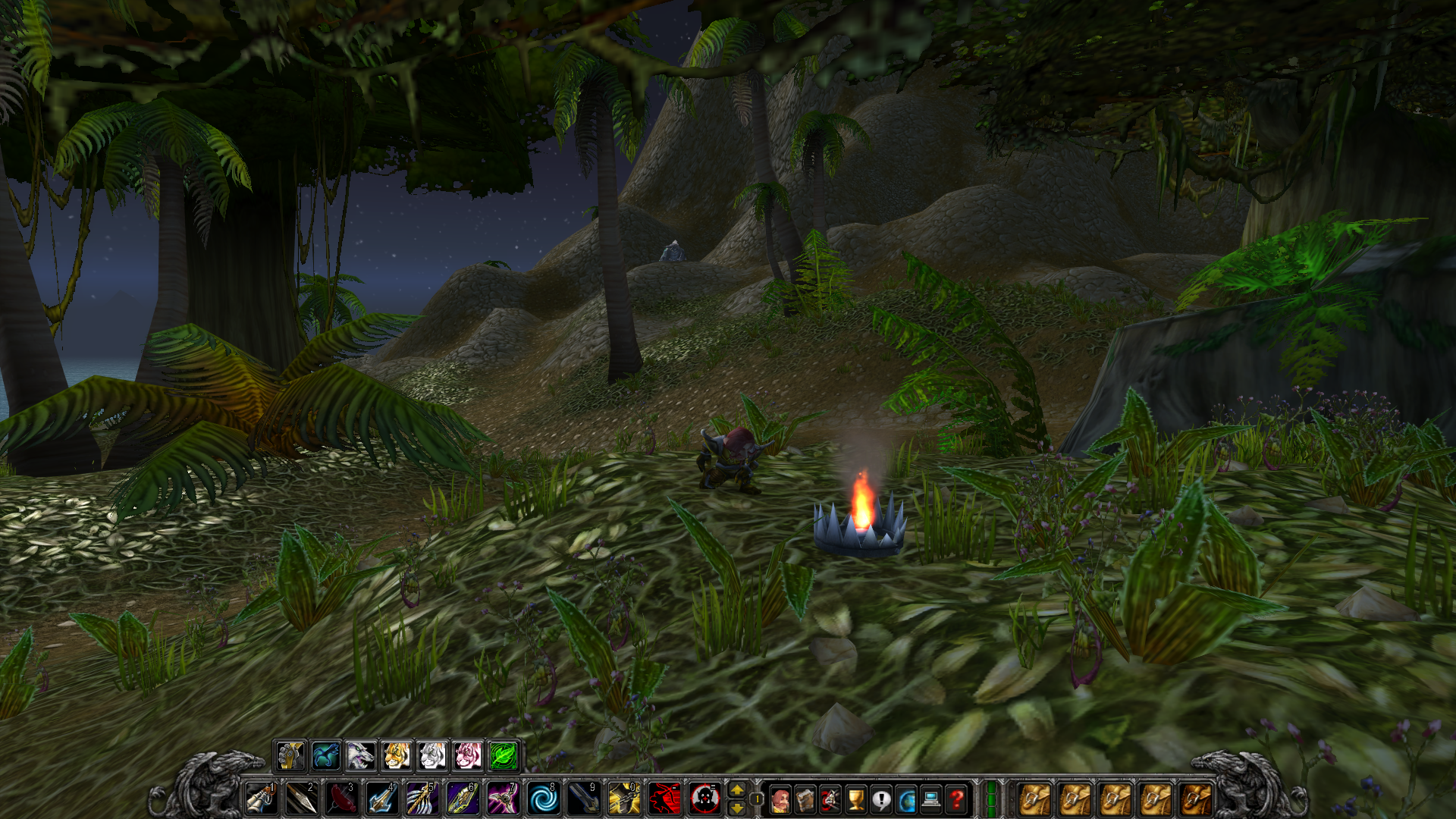Open the quest log speech bubble
The width and height of the screenshot is (1456, 819).
pos(881,799)
